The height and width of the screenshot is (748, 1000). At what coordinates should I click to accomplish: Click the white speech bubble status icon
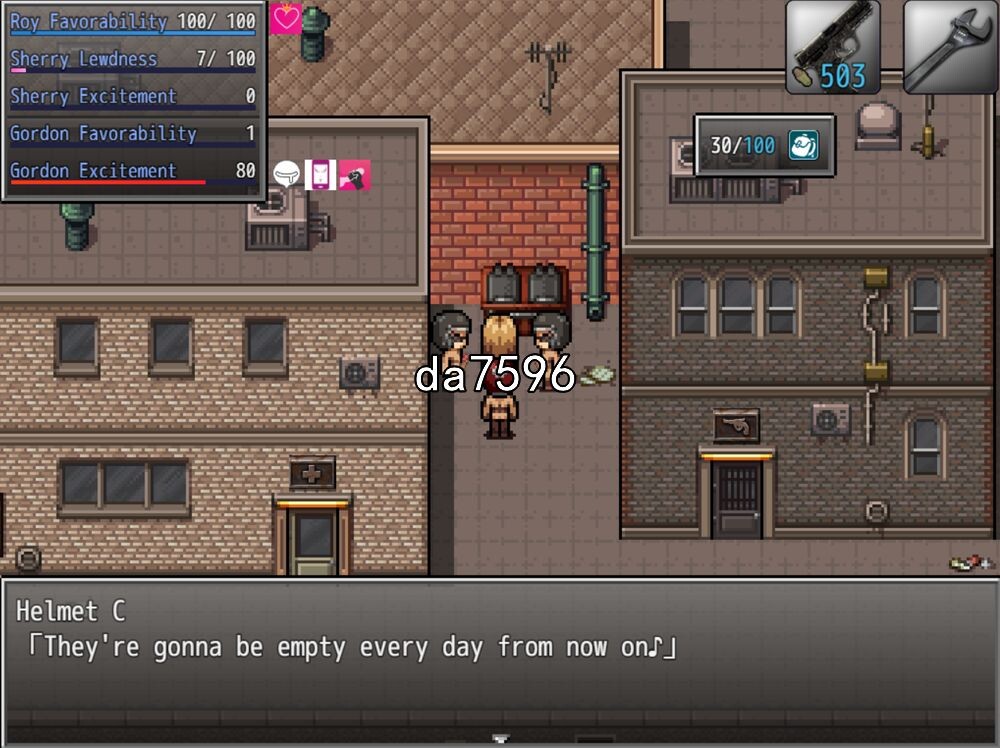pyautogui.click(x=287, y=174)
